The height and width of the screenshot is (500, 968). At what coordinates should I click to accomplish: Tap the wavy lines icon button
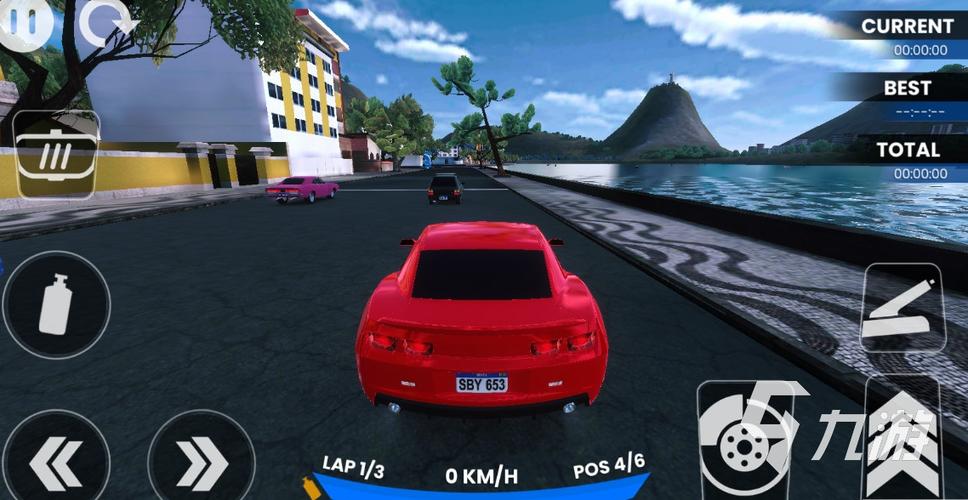(x=56, y=154)
